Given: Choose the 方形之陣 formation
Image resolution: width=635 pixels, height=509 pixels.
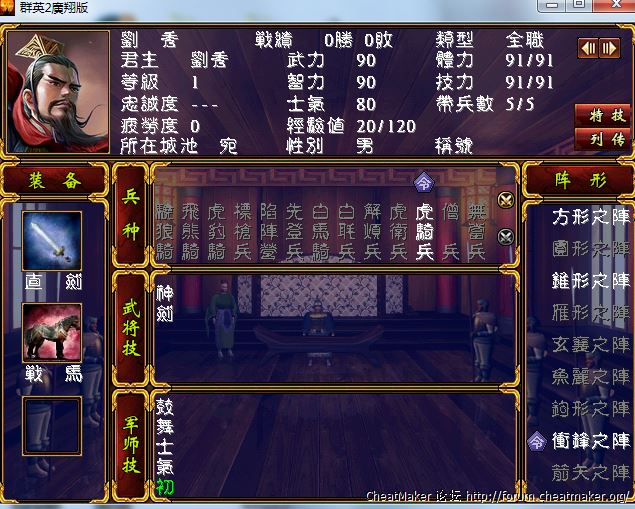Looking at the screenshot, I should (591, 214).
